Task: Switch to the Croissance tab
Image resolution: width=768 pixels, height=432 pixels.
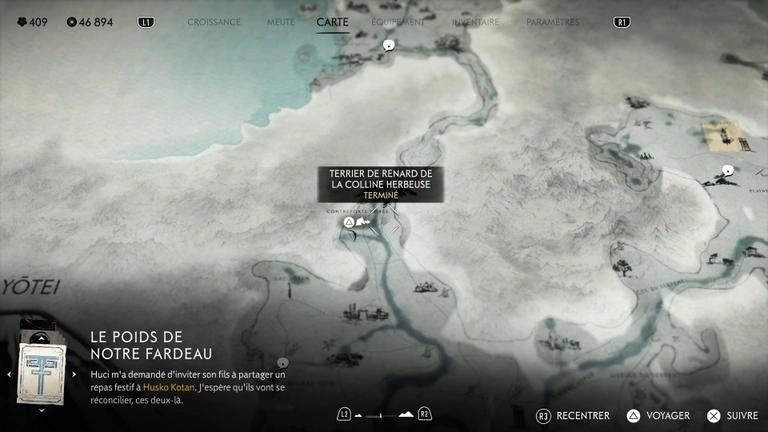Action: coord(214,22)
